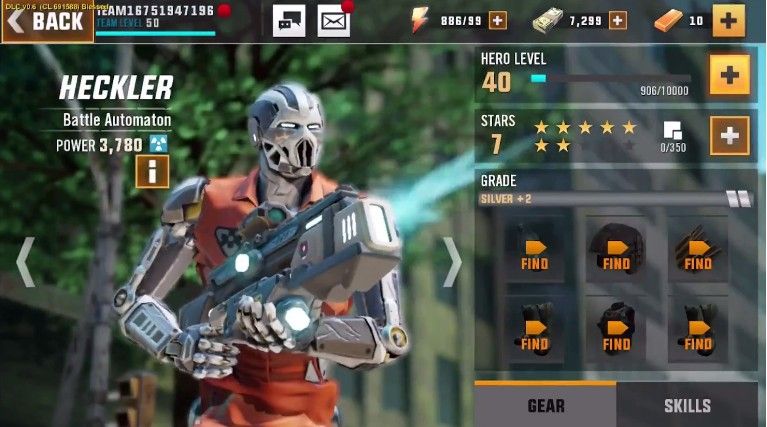Show the next hero with right arrow
This screenshot has width=767, height=427.
452,262
